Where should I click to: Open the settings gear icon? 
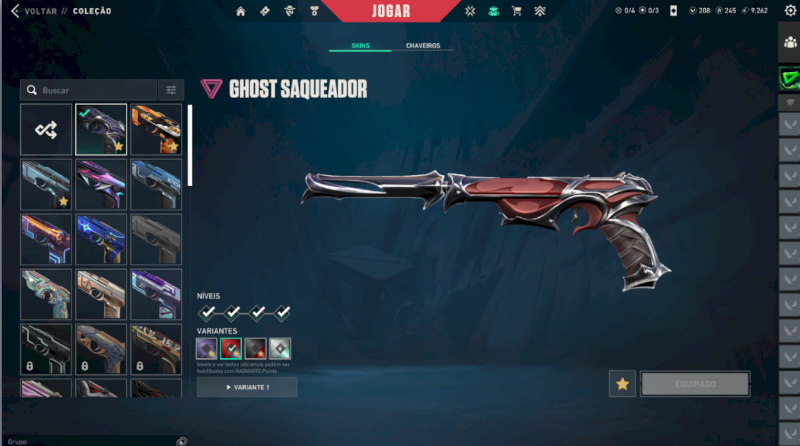click(x=790, y=11)
